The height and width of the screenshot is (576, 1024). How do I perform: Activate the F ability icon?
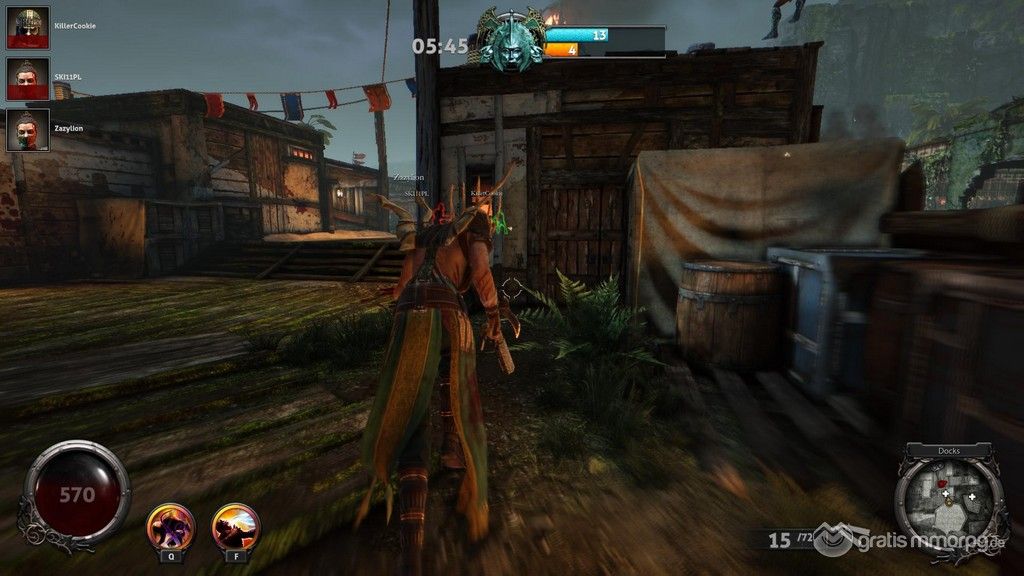pos(236,526)
